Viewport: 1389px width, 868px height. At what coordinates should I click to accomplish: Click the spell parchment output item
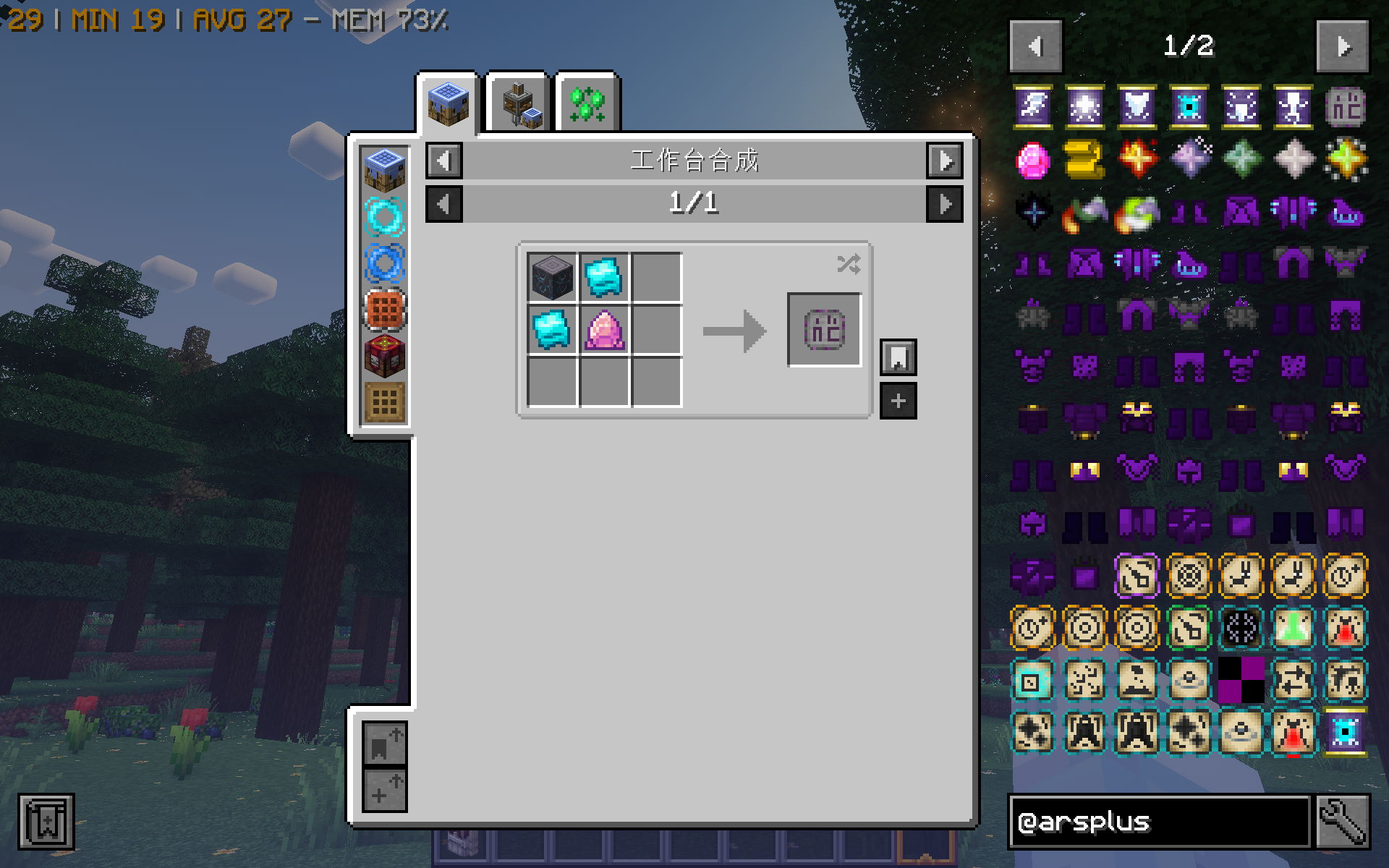coord(824,329)
